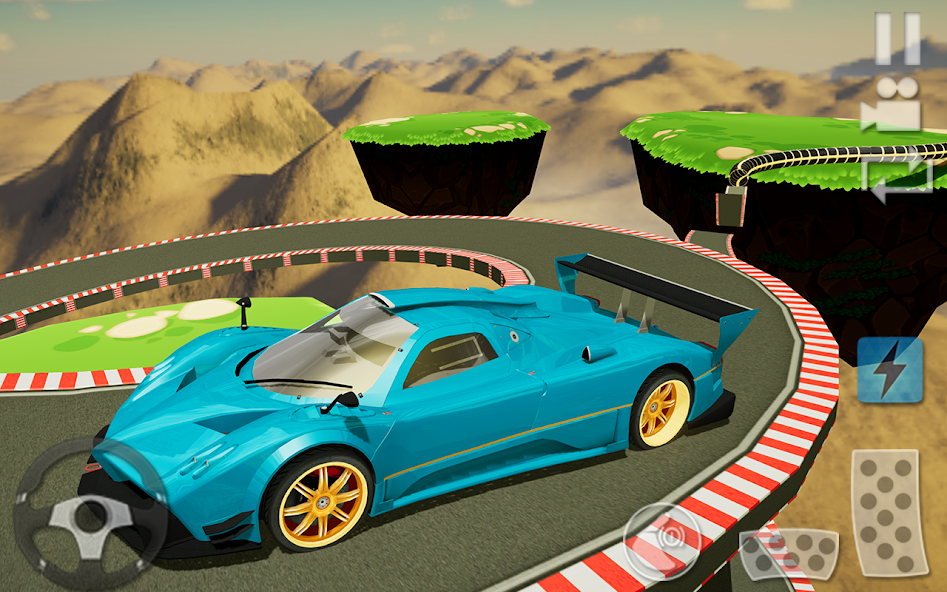Activate the lightning bolt nitro boost
Image resolution: width=947 pixels, height=592 pixels.
coord(889,369)
